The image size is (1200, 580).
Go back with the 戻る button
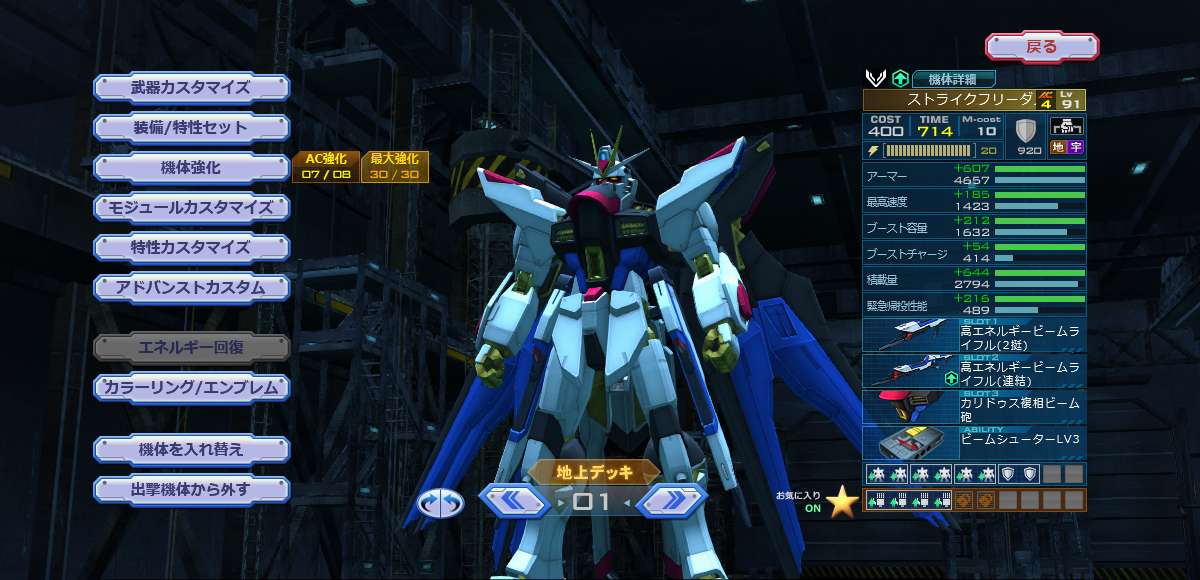[1042, 46]
